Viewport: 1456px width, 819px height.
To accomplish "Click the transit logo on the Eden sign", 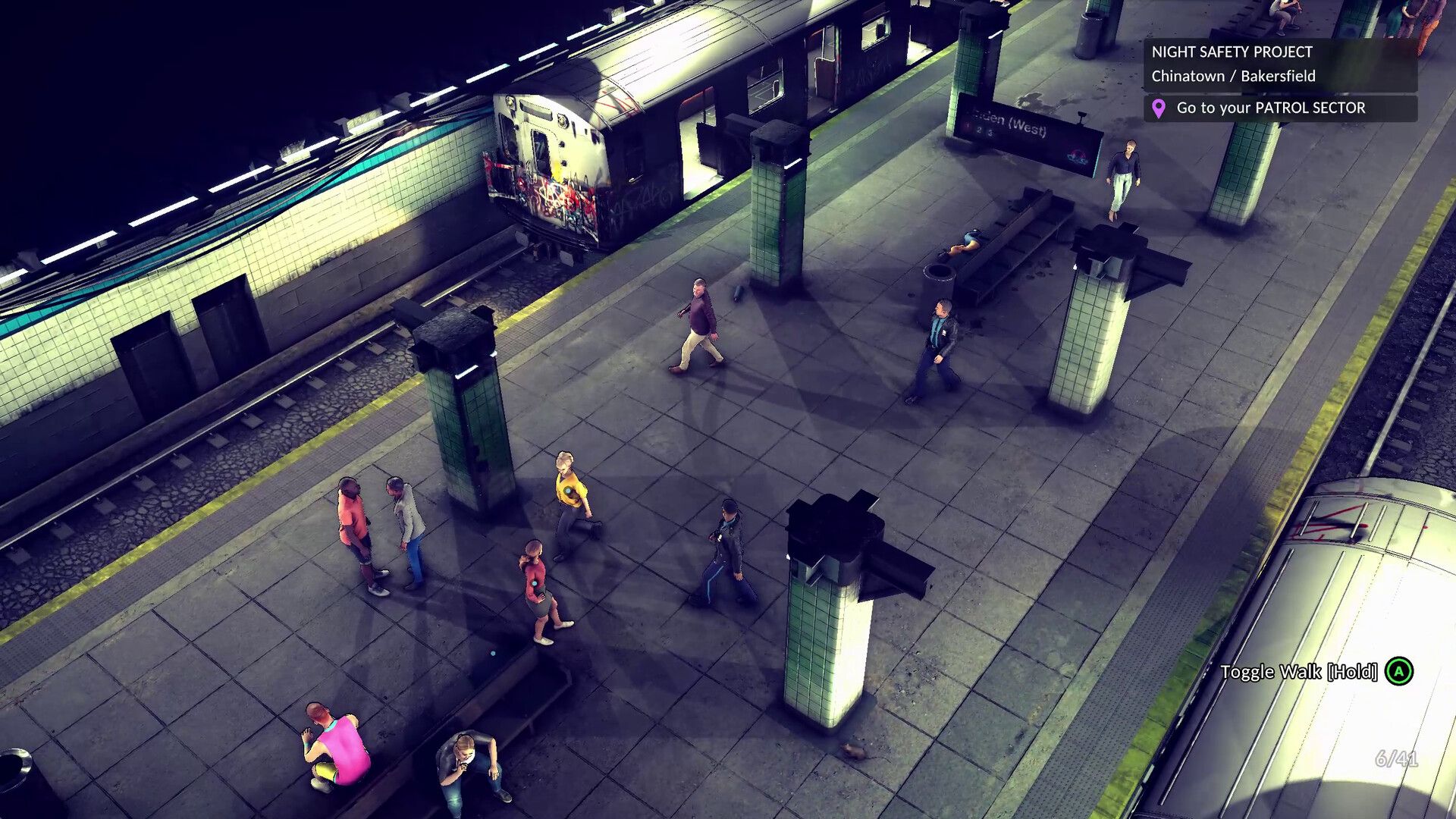I will coord(1076,157).
